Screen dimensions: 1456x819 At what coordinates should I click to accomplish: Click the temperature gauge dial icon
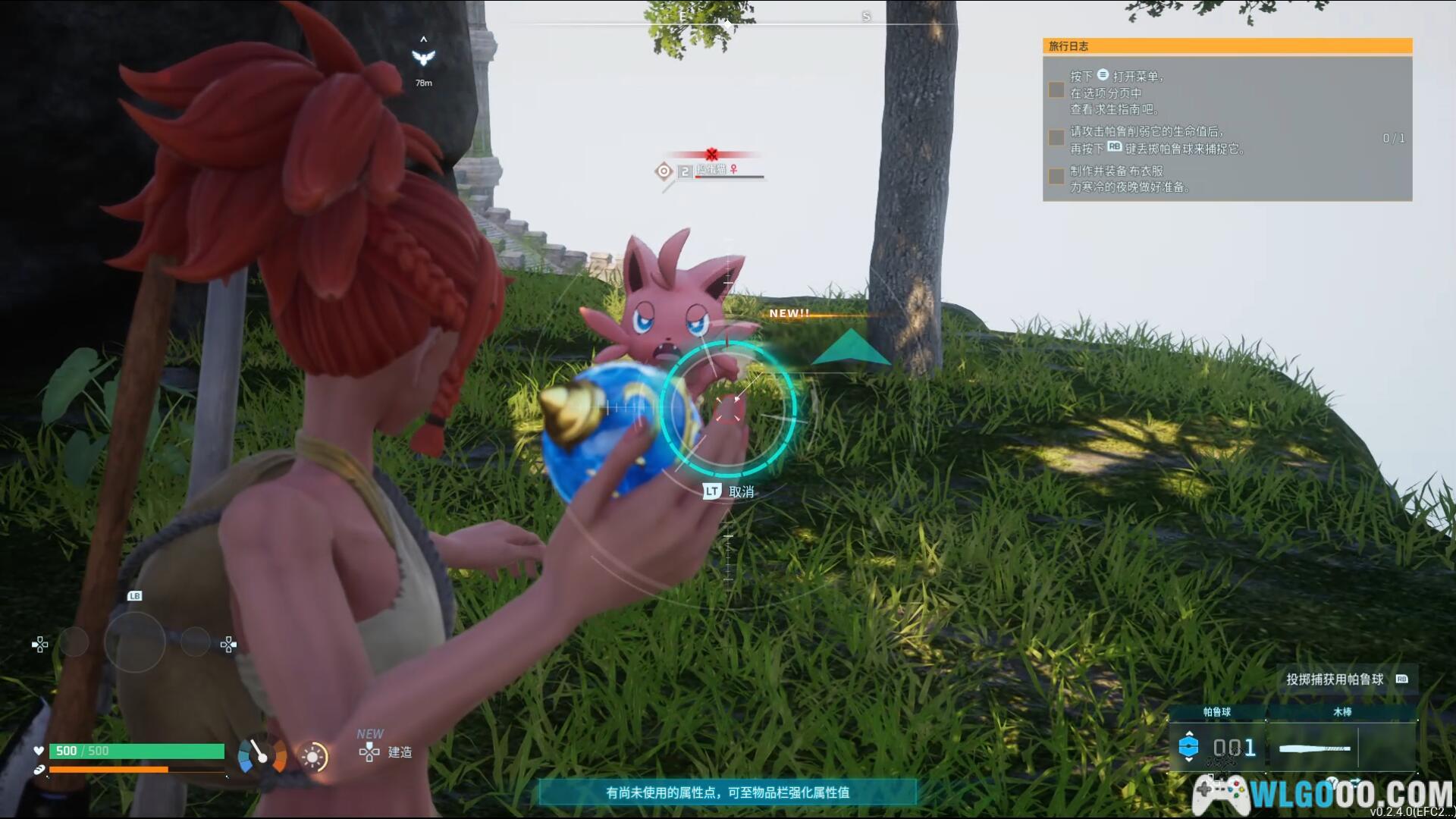coord(262,755)
